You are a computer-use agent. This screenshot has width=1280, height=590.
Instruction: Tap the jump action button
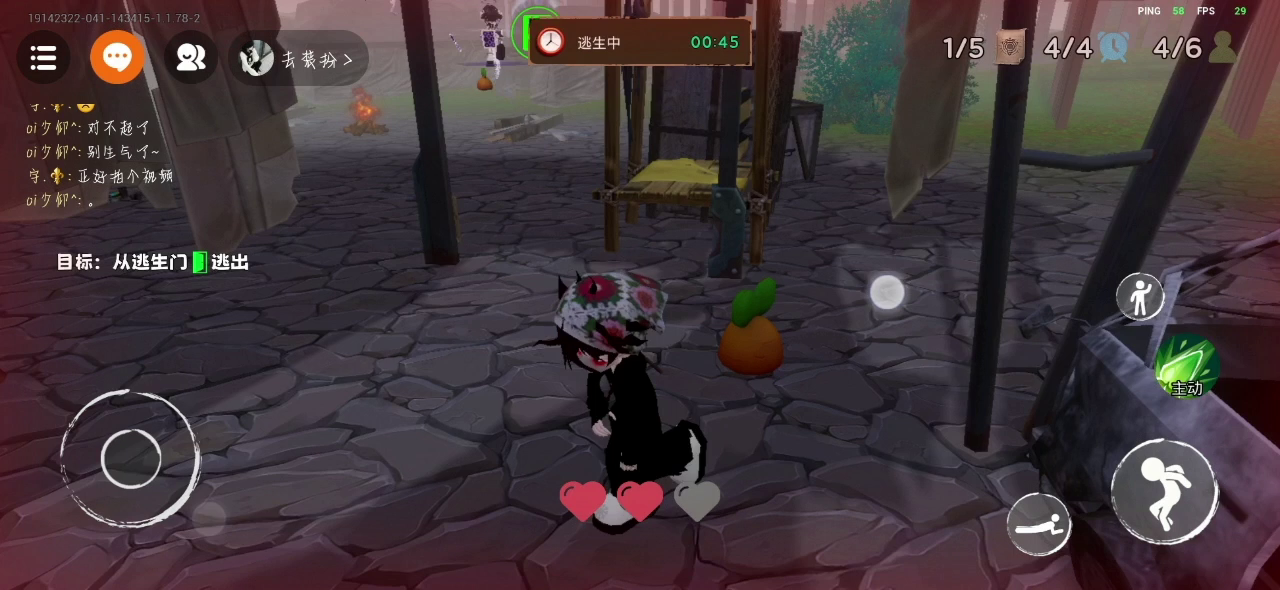[x=1164, y=492]
